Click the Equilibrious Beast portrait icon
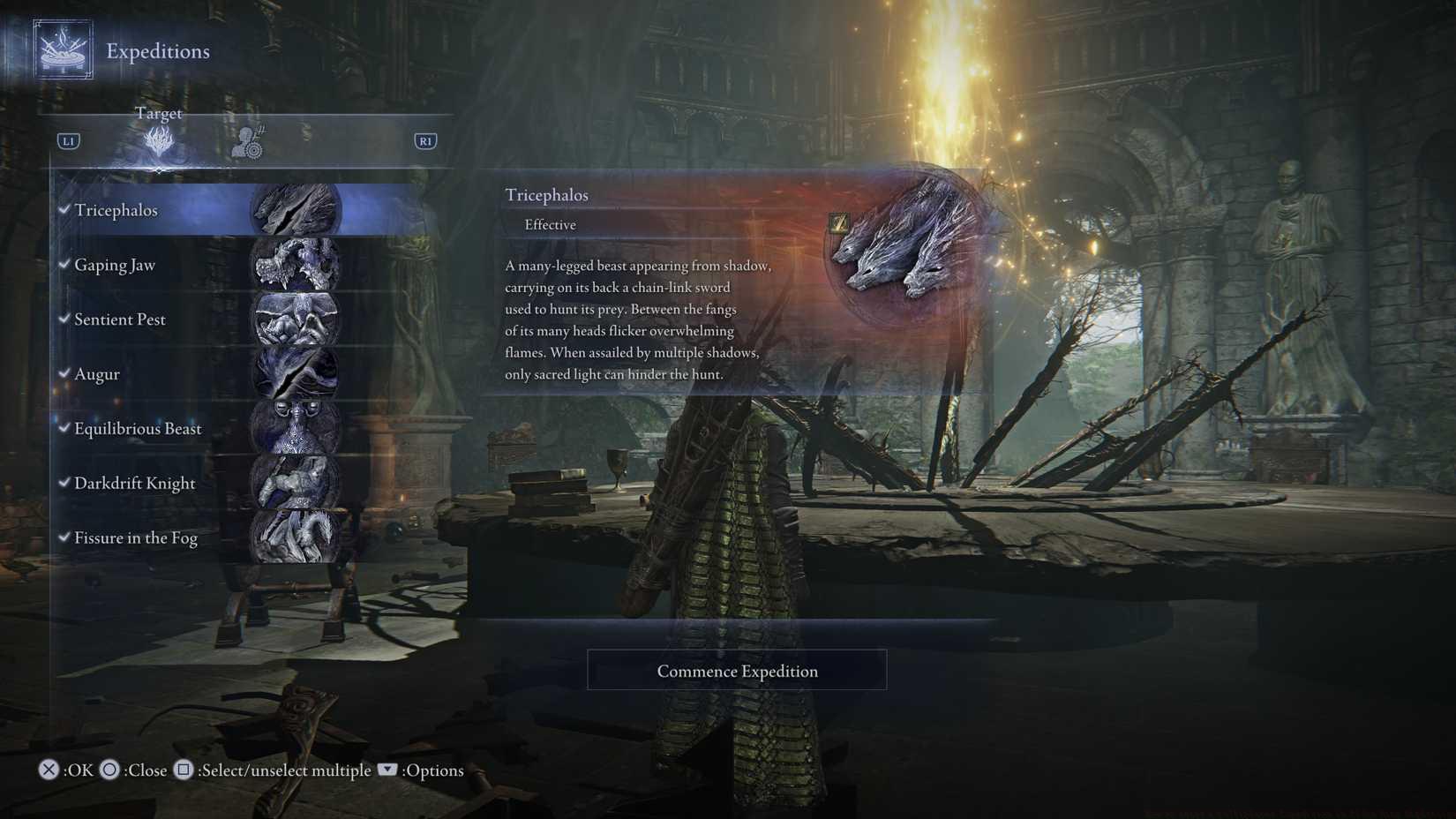1456x819 pixels. coord(297,429)
